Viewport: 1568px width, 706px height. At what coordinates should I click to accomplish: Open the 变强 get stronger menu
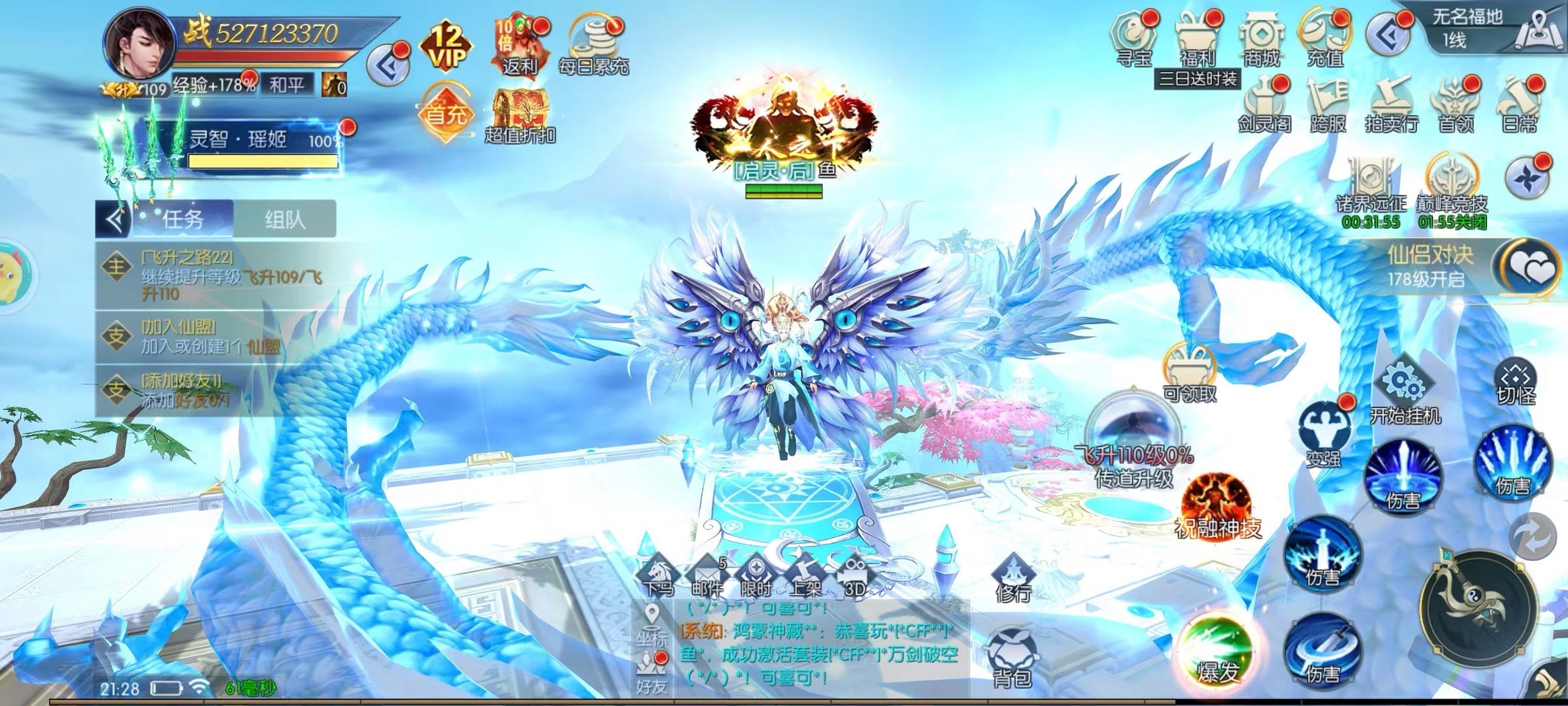click(x=1324, y=433)
